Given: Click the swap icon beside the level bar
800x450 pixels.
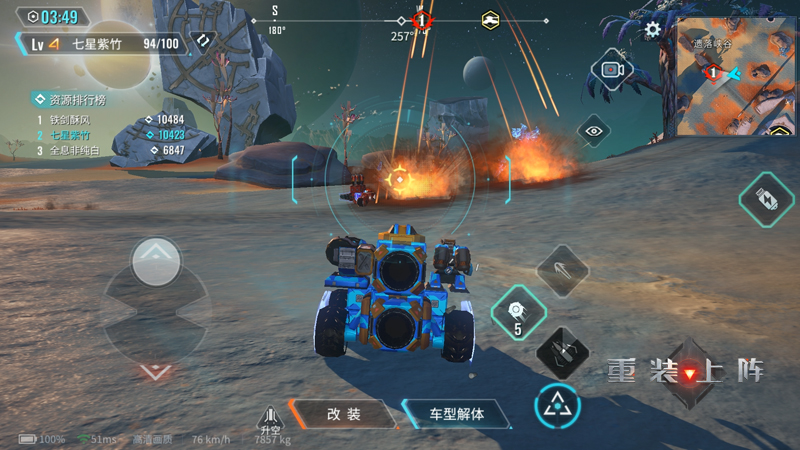Looking at the screenshot, I should tap(203, 42).
